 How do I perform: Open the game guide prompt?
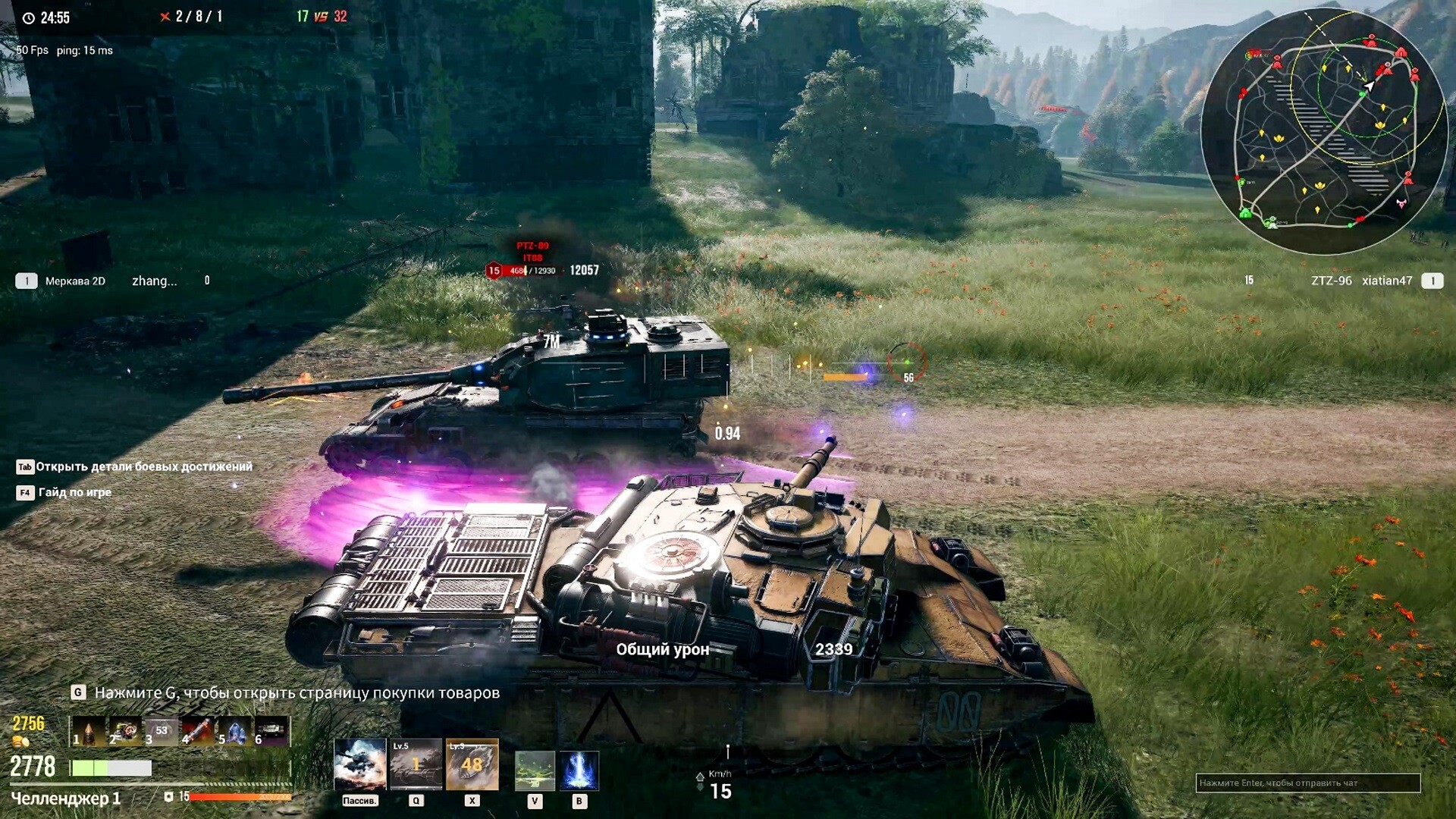(x=64, y=493)
